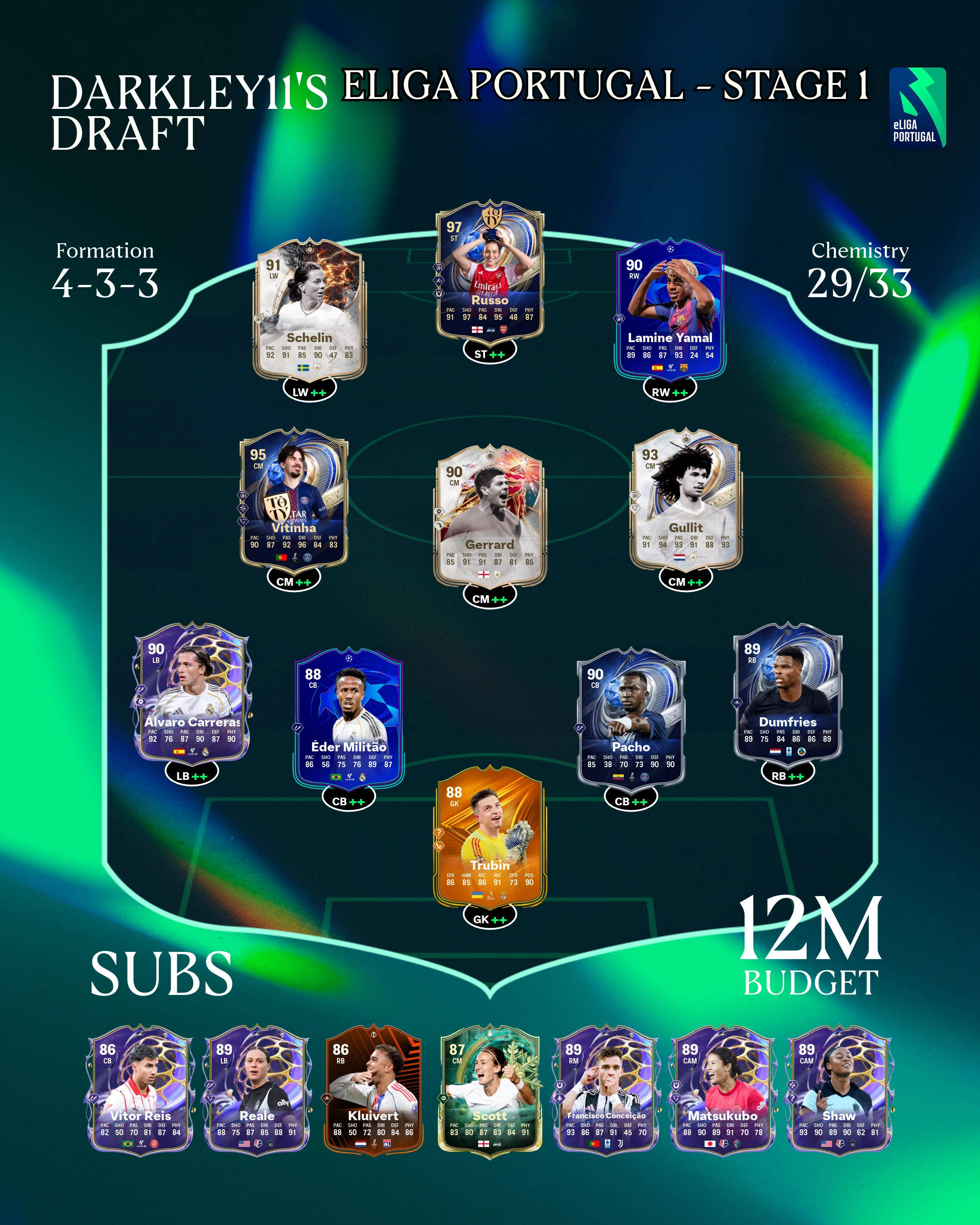Choose the Kluivert substitute card

(x=373, y=1090)
